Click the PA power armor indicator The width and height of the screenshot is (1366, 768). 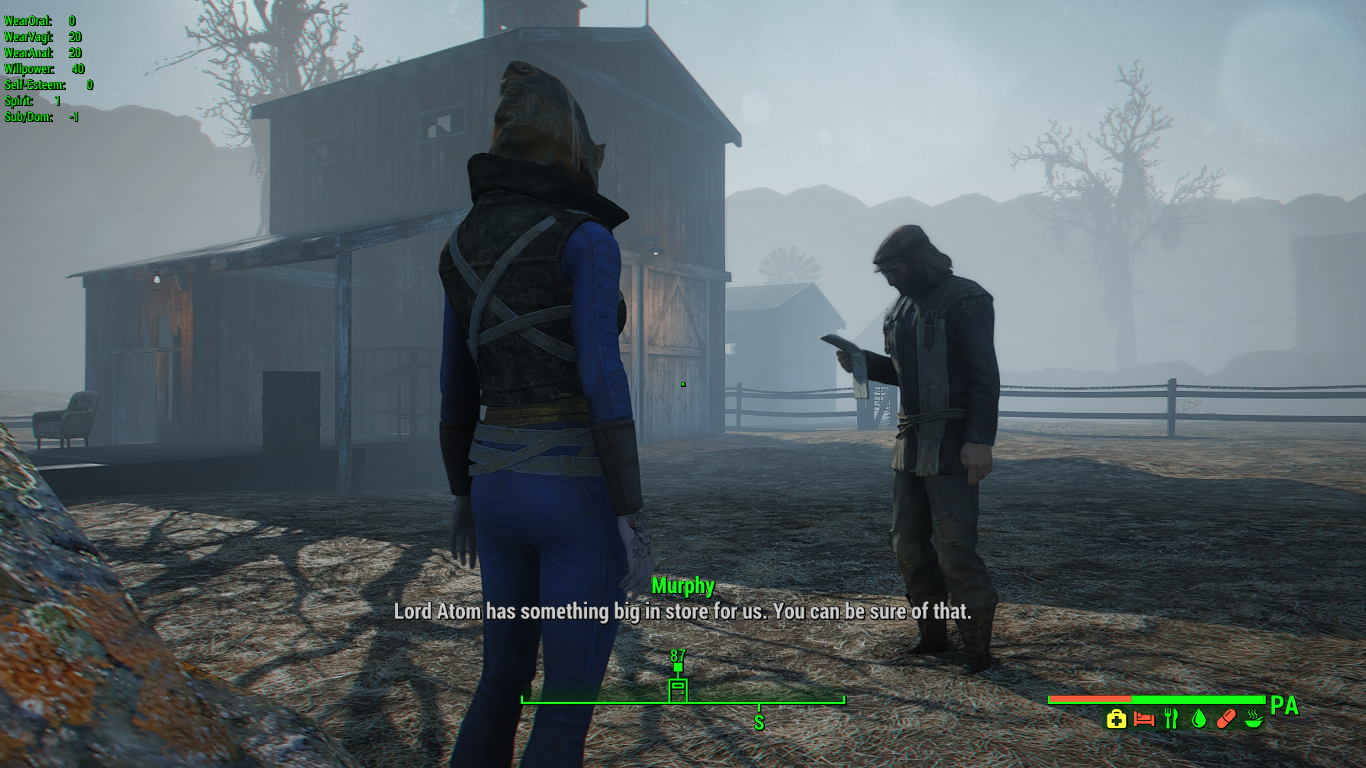(1286, 705)
